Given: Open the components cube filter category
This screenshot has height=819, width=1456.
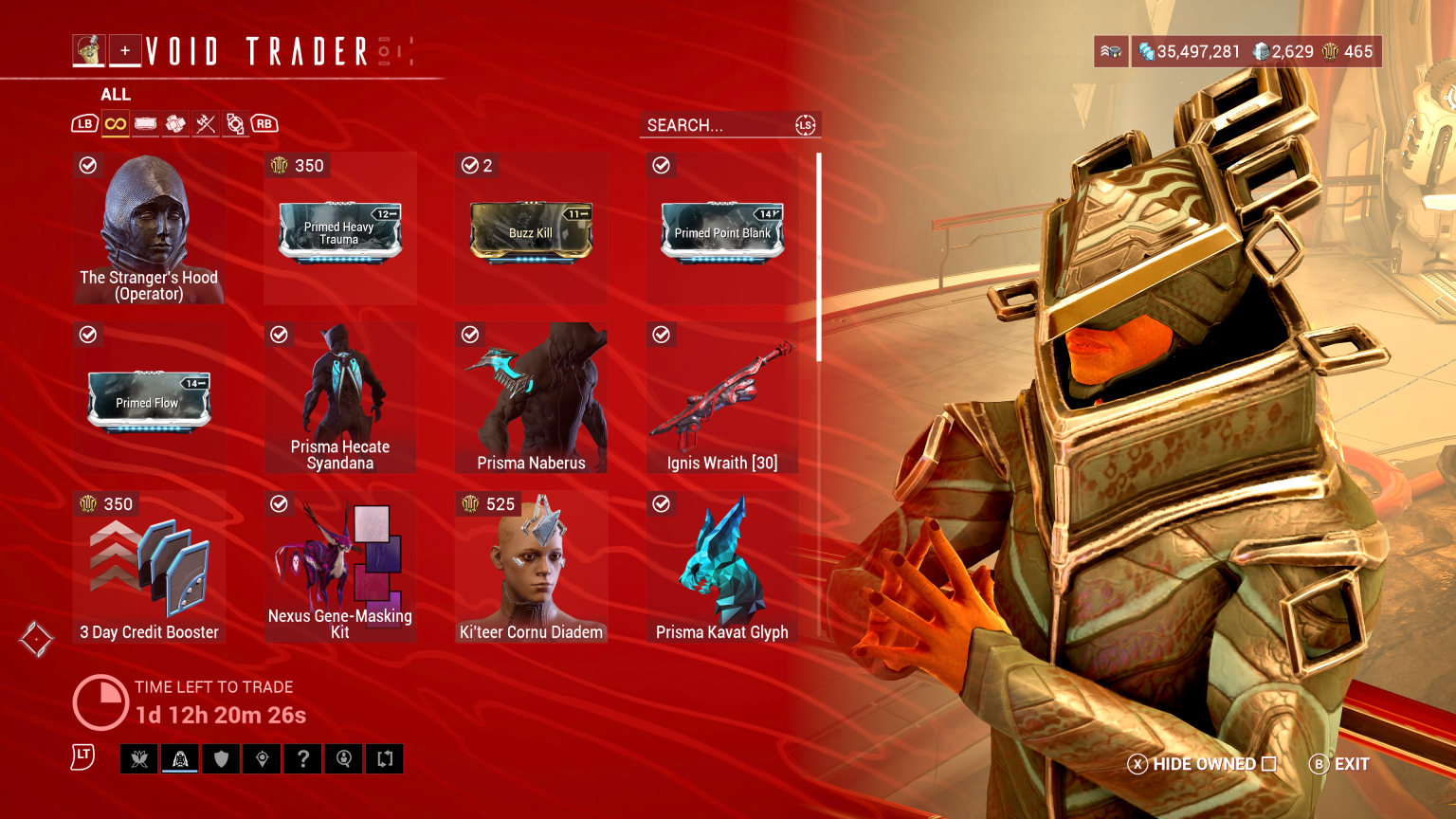Looking at the screenshot, I should pyautogui.click(x=175, y=123).
